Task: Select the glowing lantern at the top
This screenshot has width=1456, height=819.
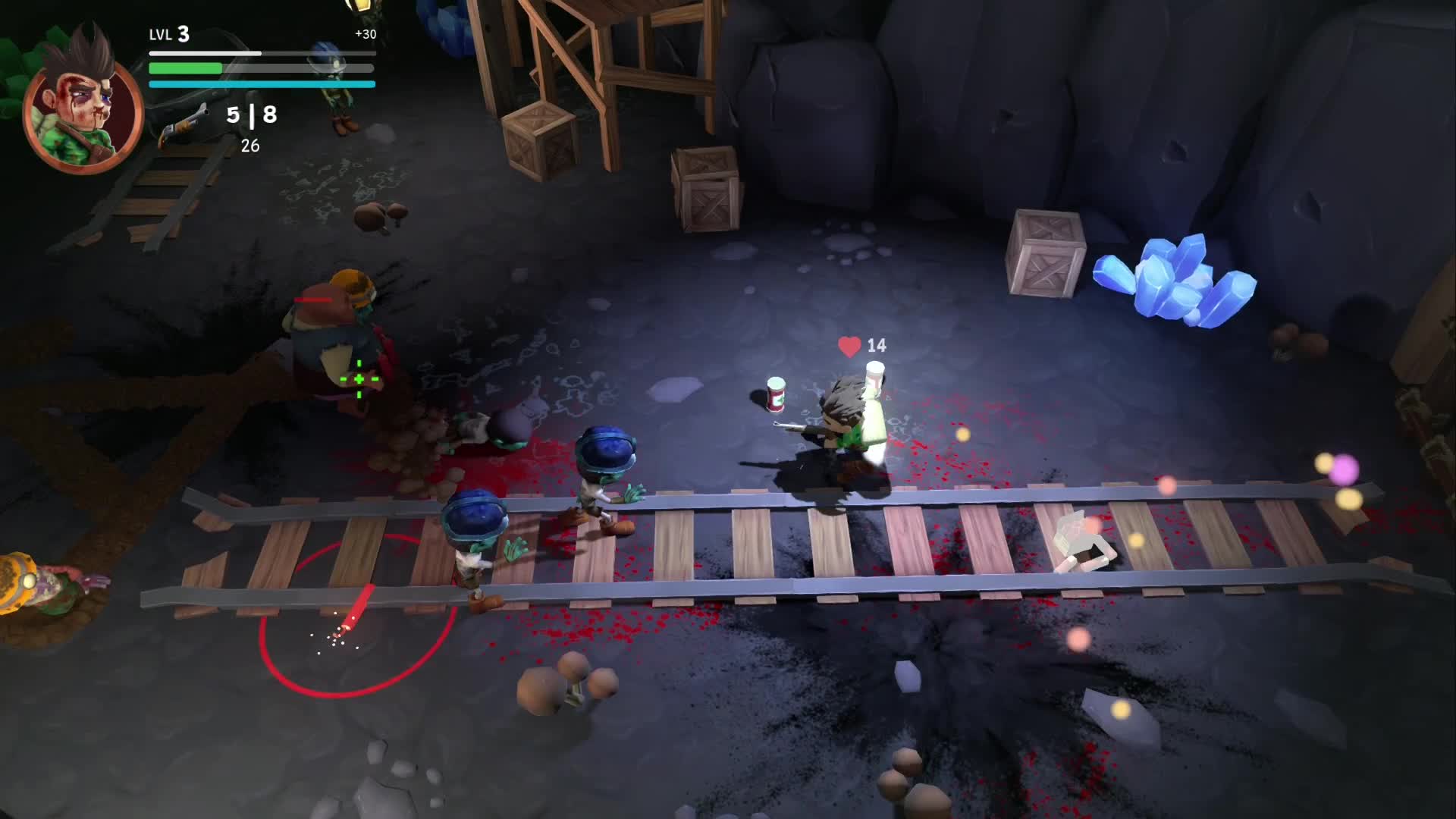Action: (362, 9)
